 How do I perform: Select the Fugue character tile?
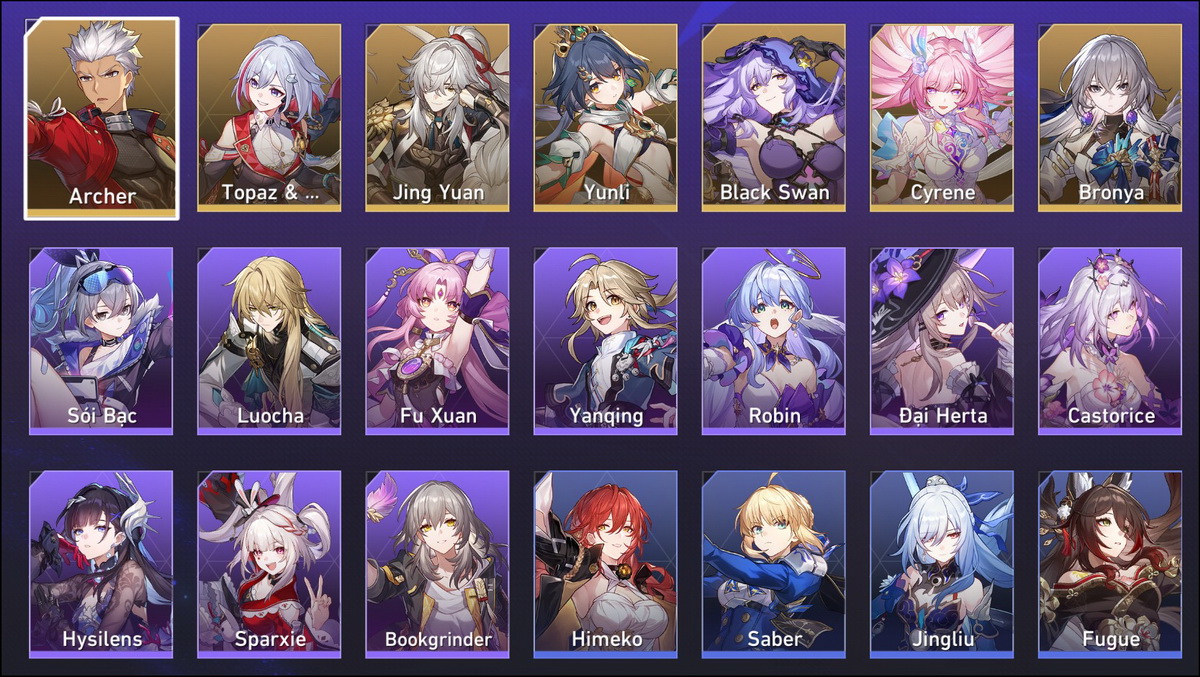[1110, 564]
